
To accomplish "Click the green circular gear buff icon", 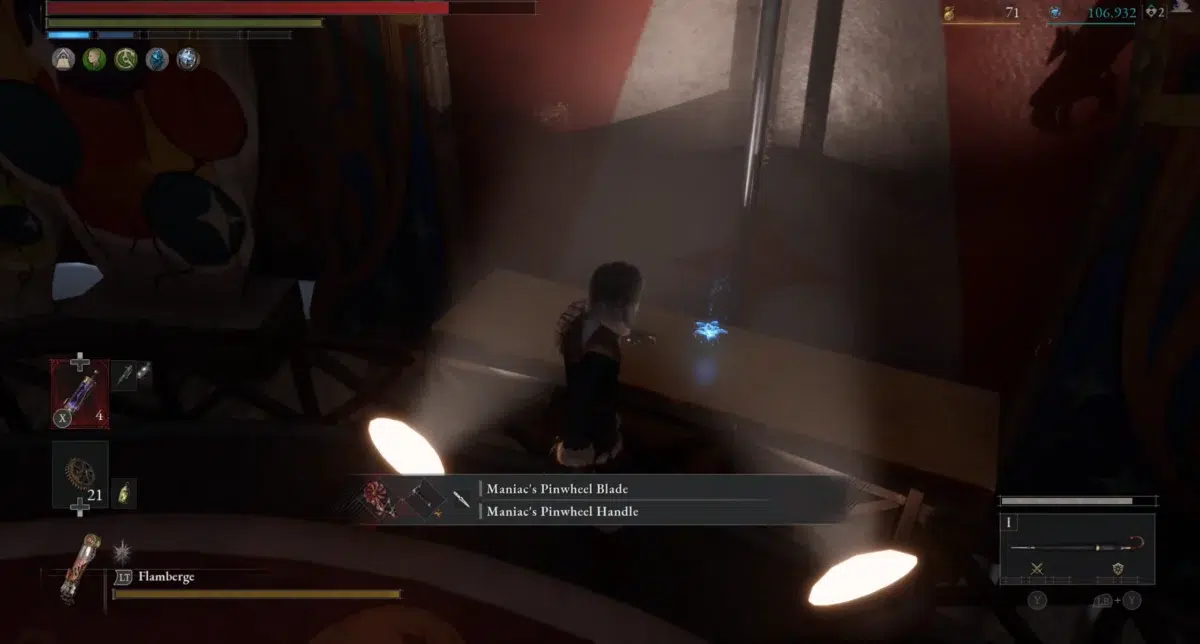I will (x=126, y=59).
